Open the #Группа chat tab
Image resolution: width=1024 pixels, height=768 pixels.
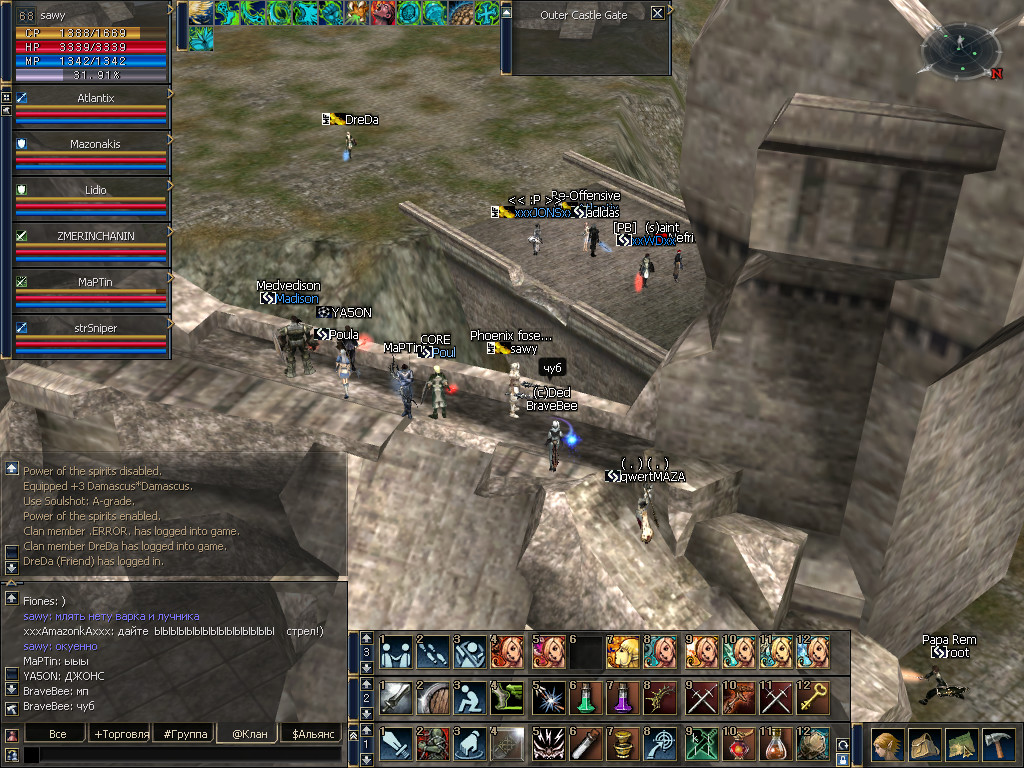185,734
